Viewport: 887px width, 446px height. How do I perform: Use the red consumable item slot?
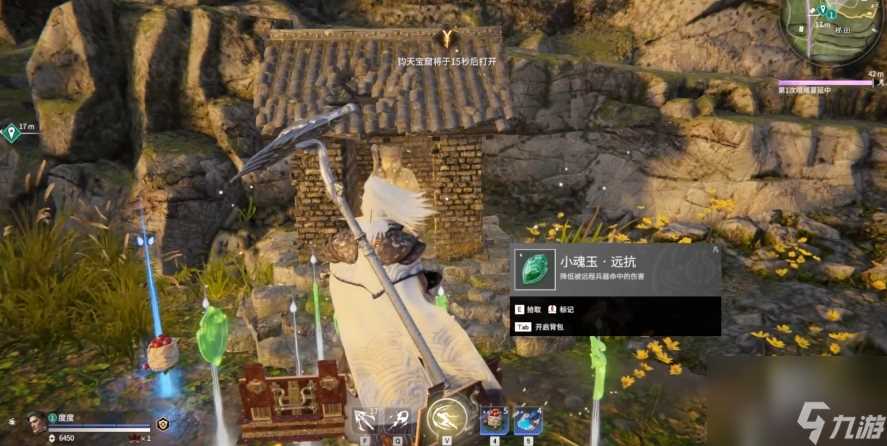click(494, 421)
